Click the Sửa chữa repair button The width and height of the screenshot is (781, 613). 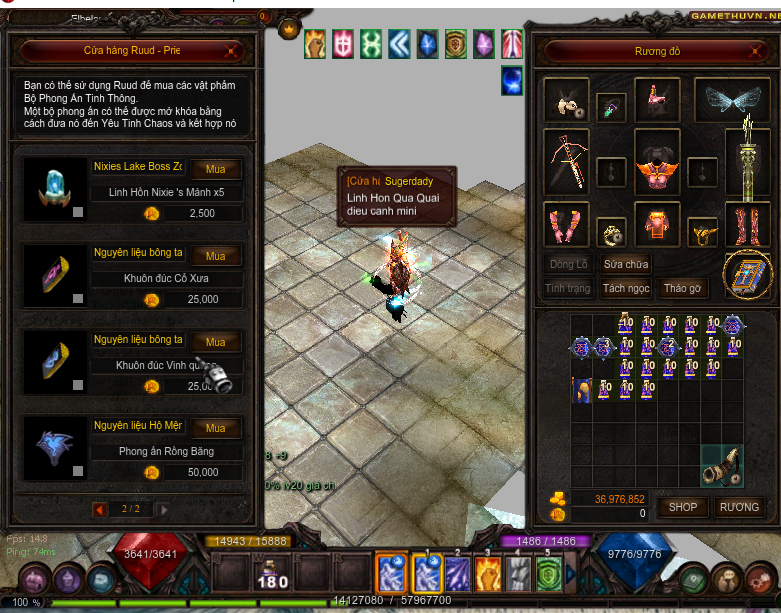(x=626, y=264)
